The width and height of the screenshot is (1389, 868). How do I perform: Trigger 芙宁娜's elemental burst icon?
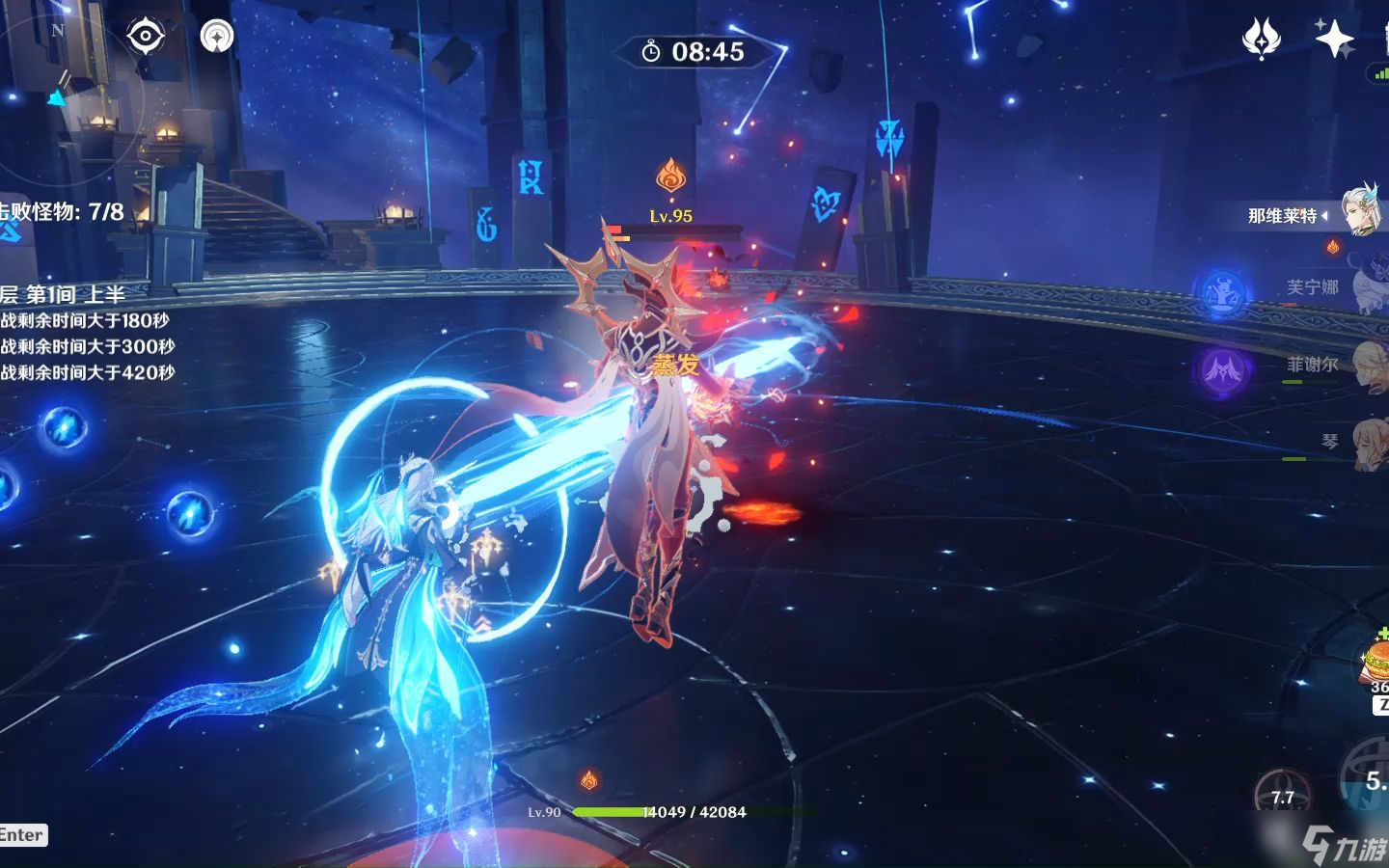coord(1221,292)
